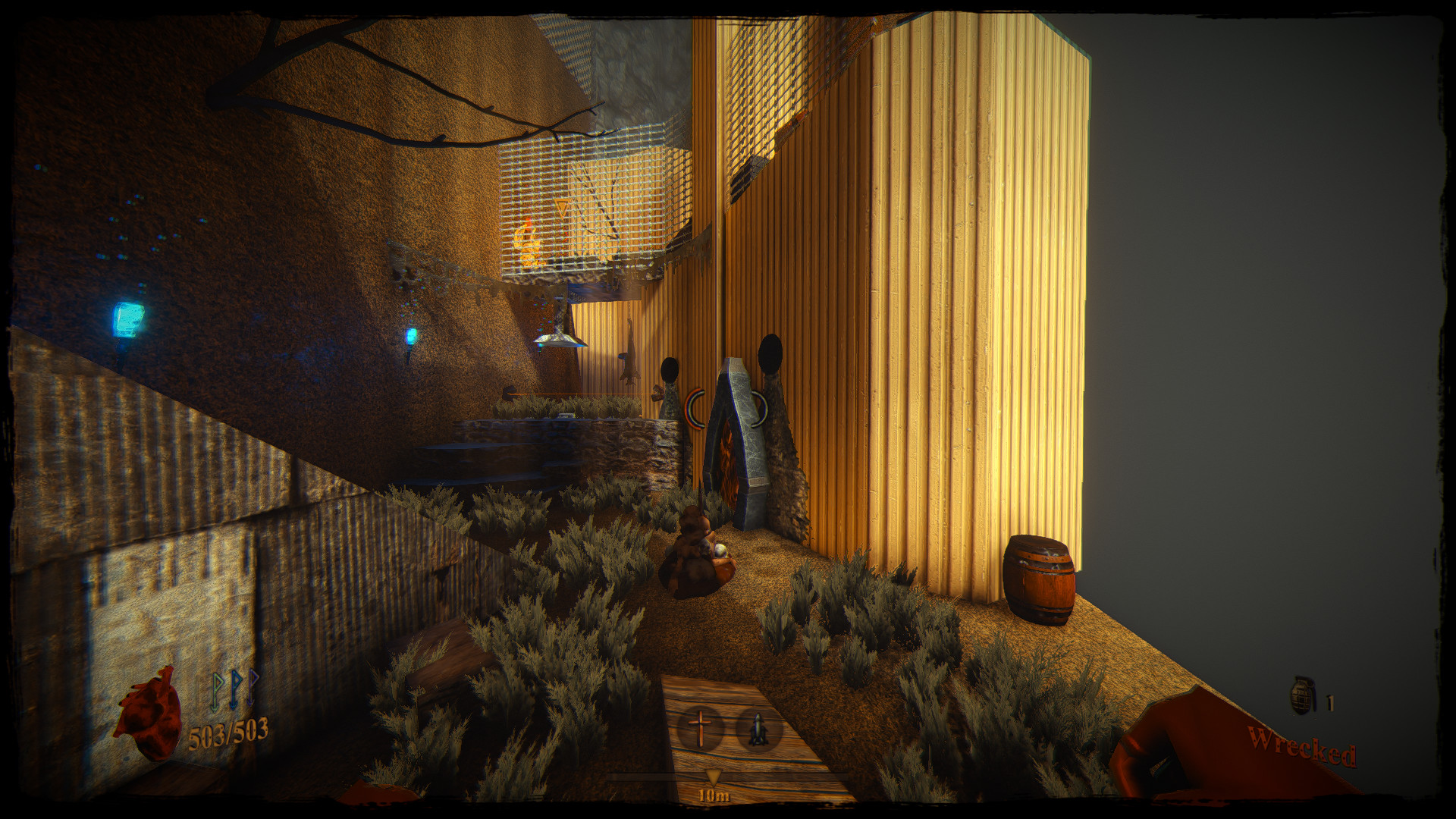1456x819 pixels.
Task: Select the cross icon on the compass
Action: click(x=699, y=728)
